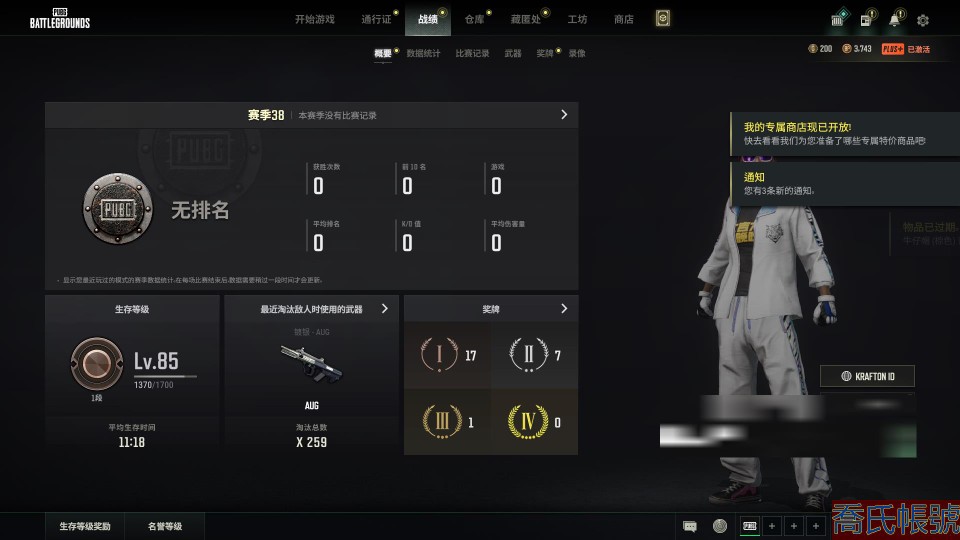The width and height of the screenshot is (960, 540).
Task: Expand the 奖牌 medals panel arrow
Action: [x=564, y=309]
